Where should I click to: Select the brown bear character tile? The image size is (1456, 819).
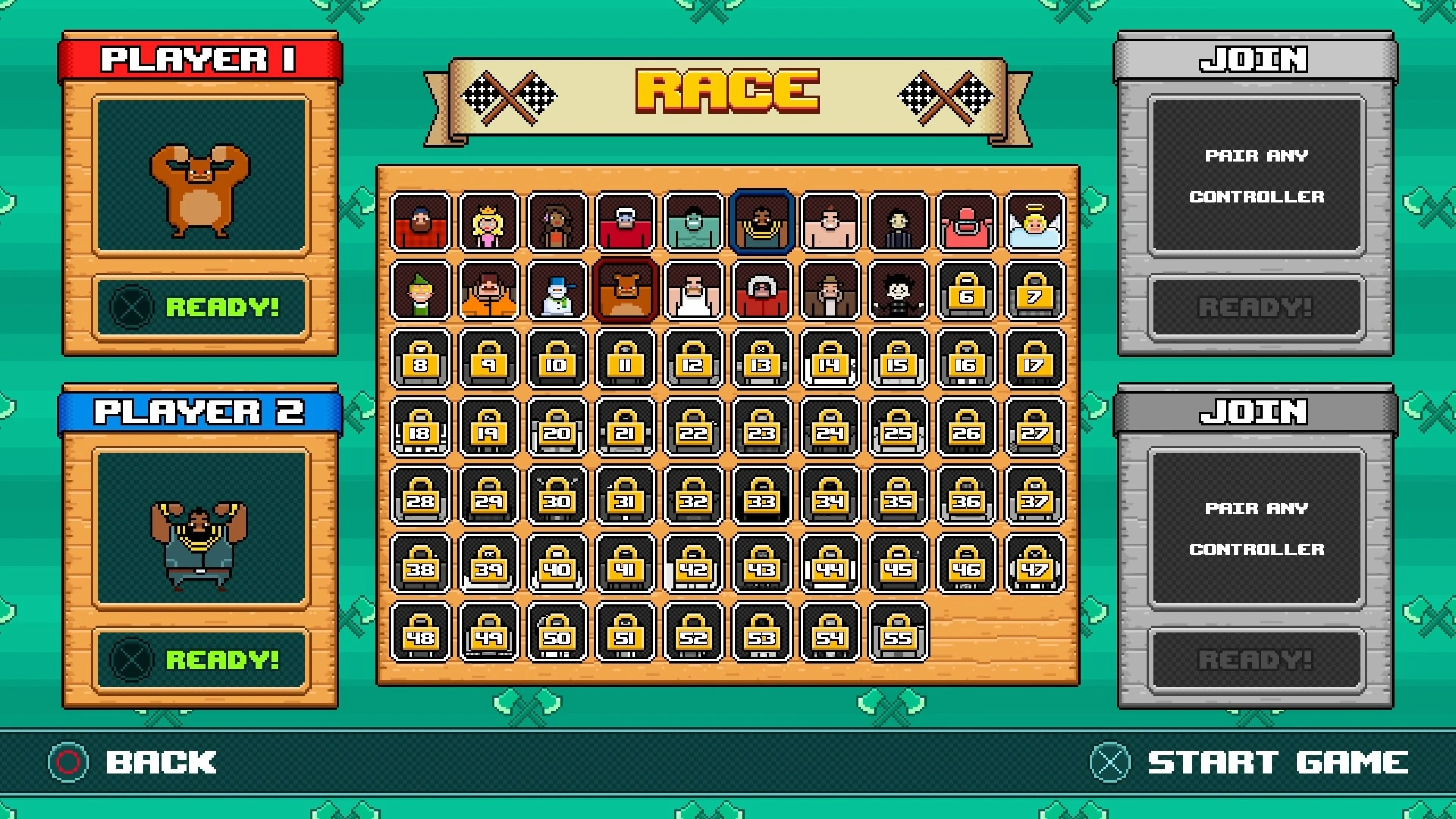point(625,290)
